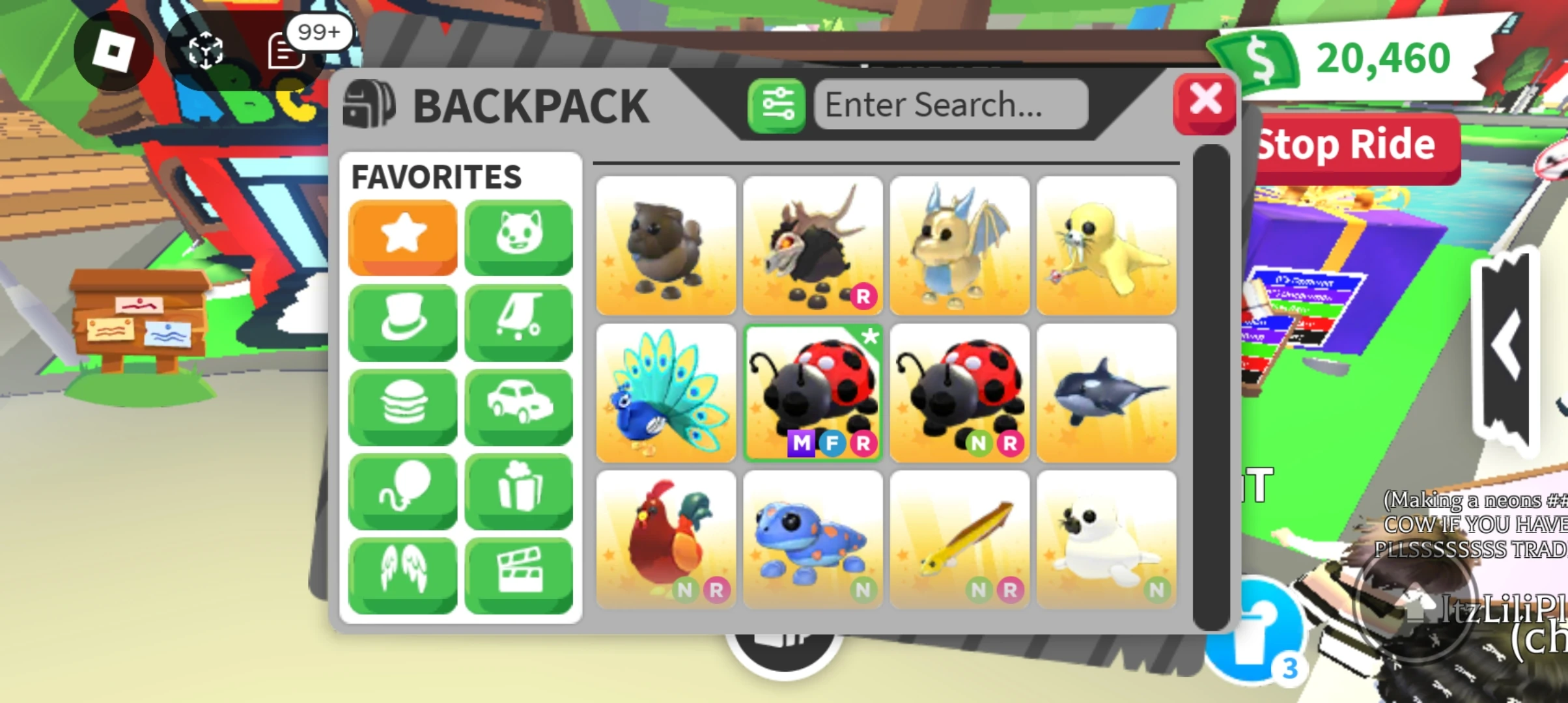Select the Pets category icon

point(518,236)
